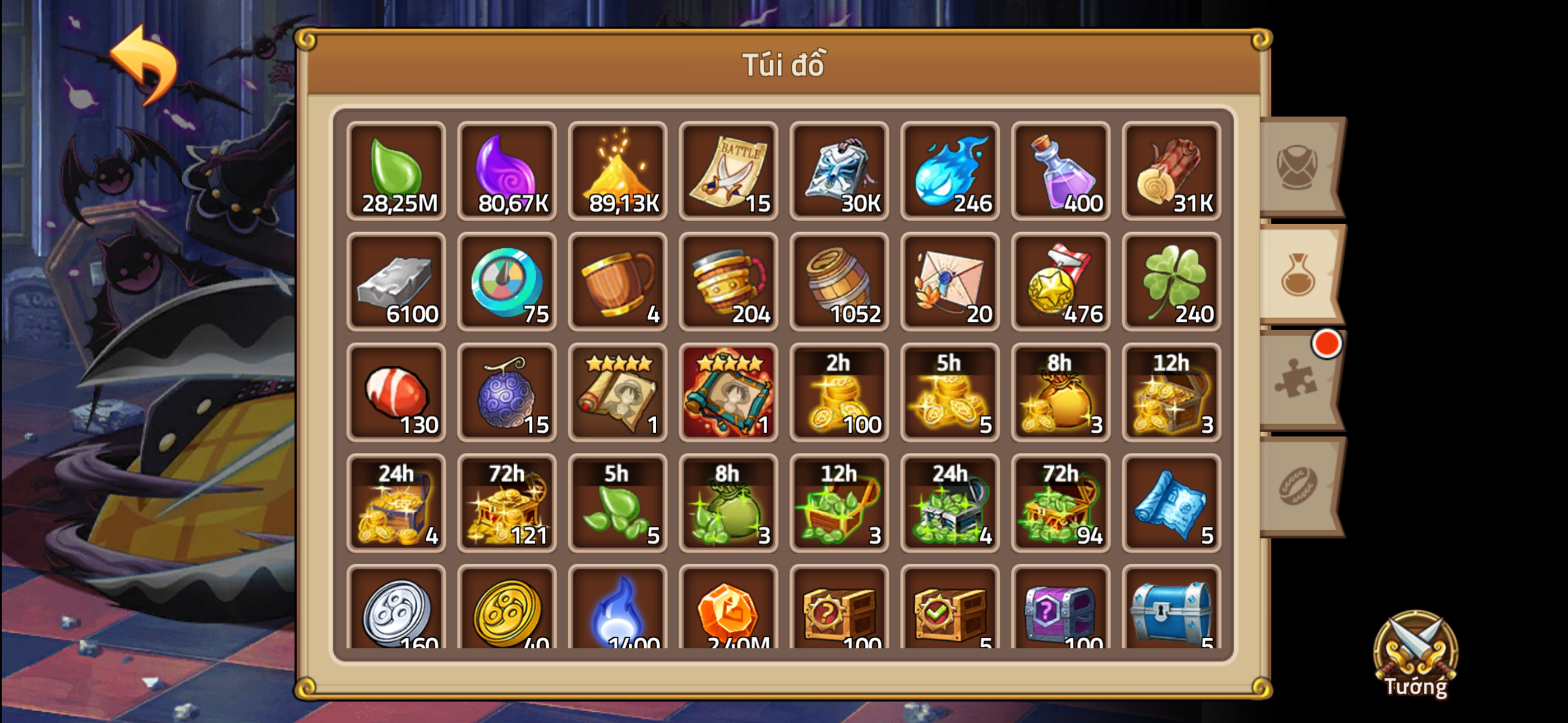The image size is (1568, 723).
Task: Select the purple potion bottle item
Action: (x=1060, y=172)
